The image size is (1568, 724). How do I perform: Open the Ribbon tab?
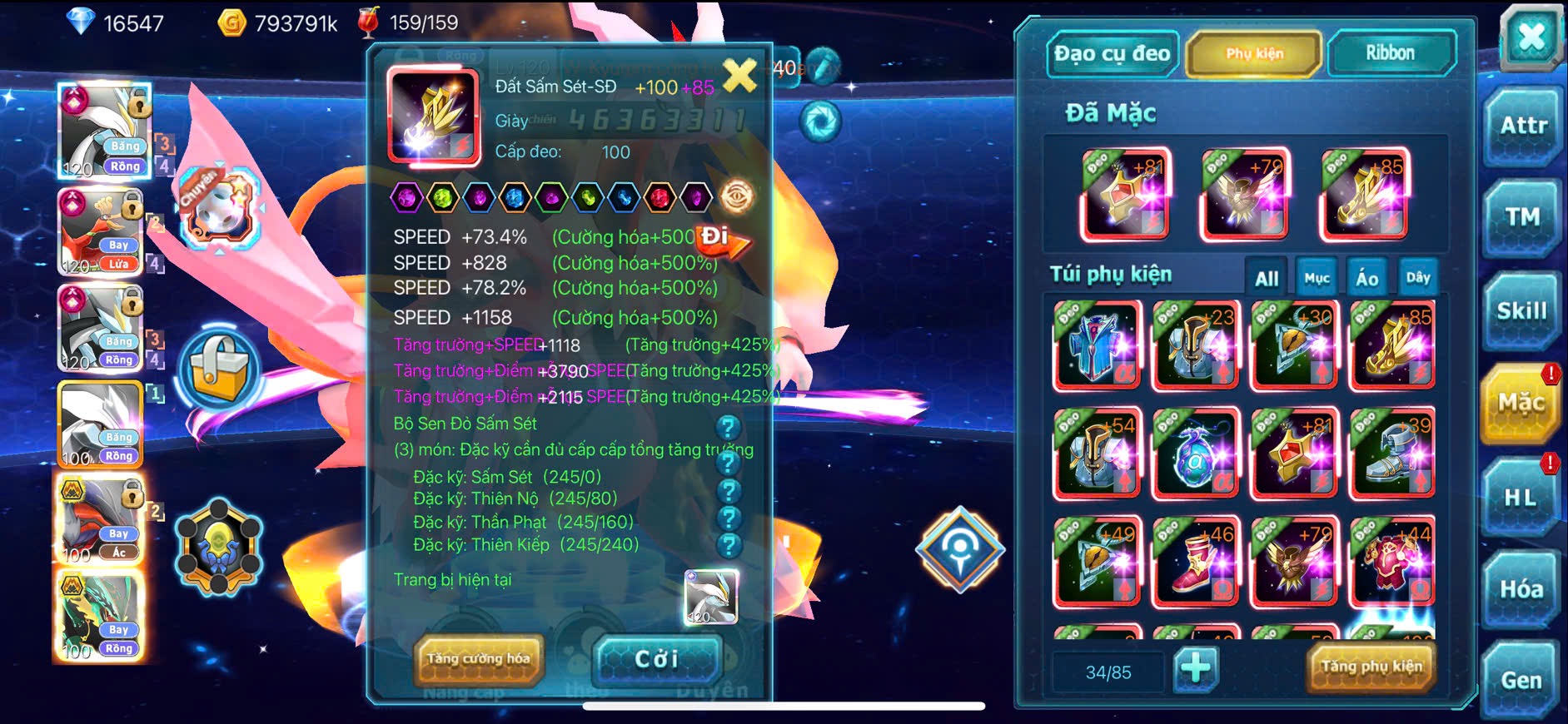(x=1390, y=53)
